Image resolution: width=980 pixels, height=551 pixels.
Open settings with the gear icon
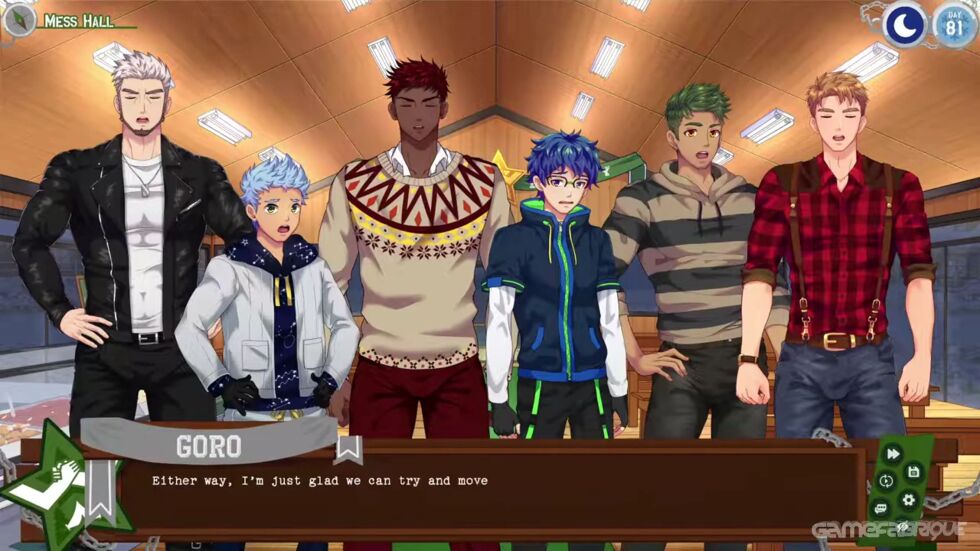click(908, 499)
